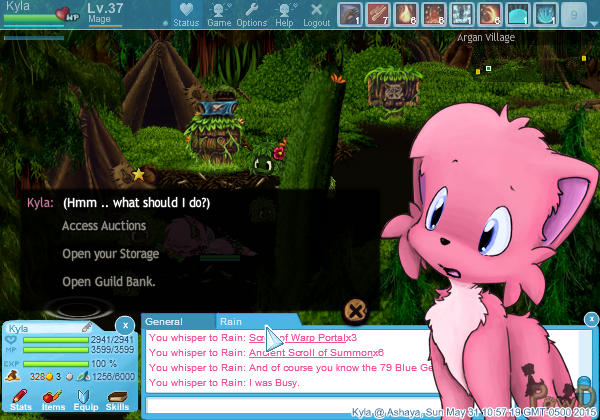Close the Kyla character panel

click(123, 325)
